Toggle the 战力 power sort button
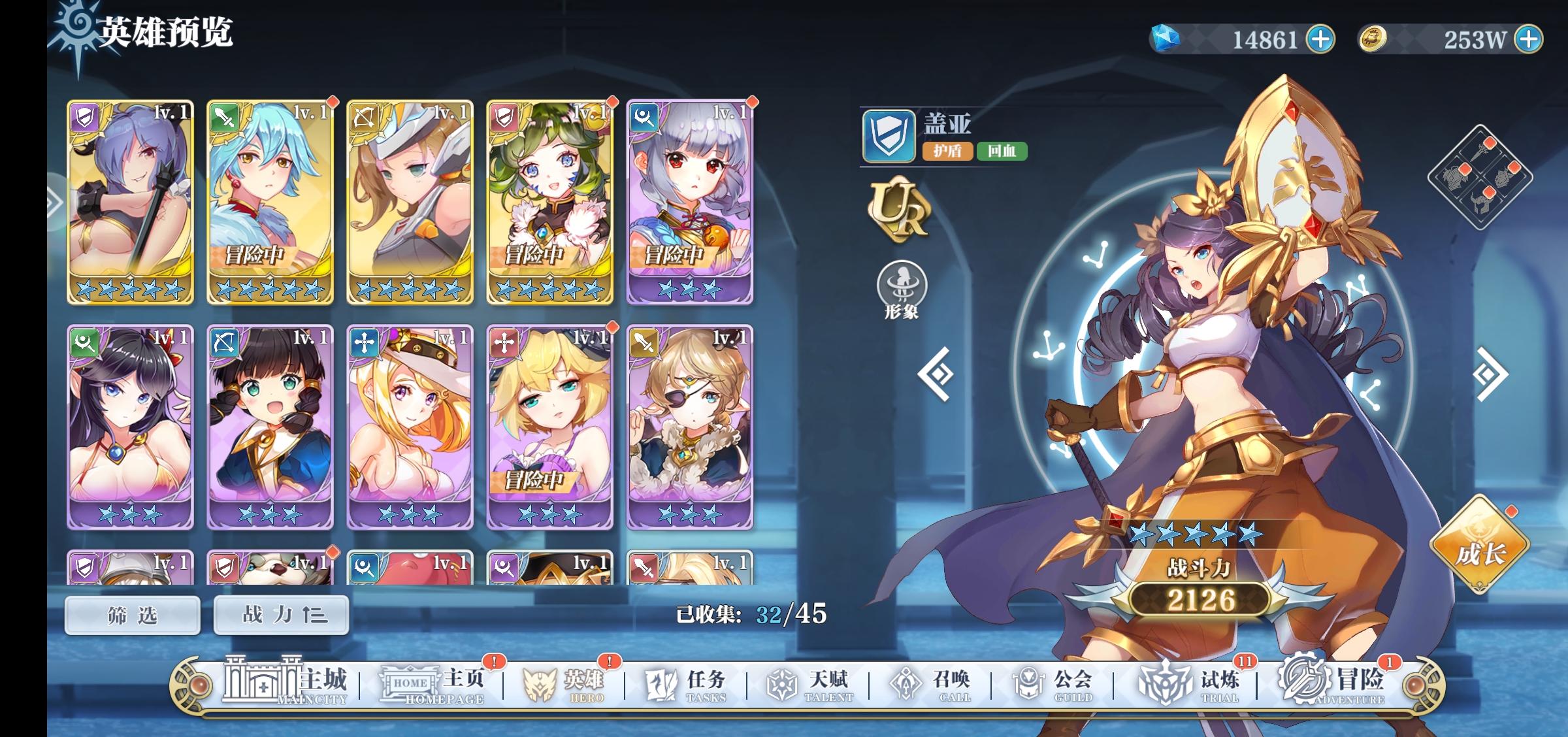Viewport: 1568px width, 737px height. (x=281, y=615)
